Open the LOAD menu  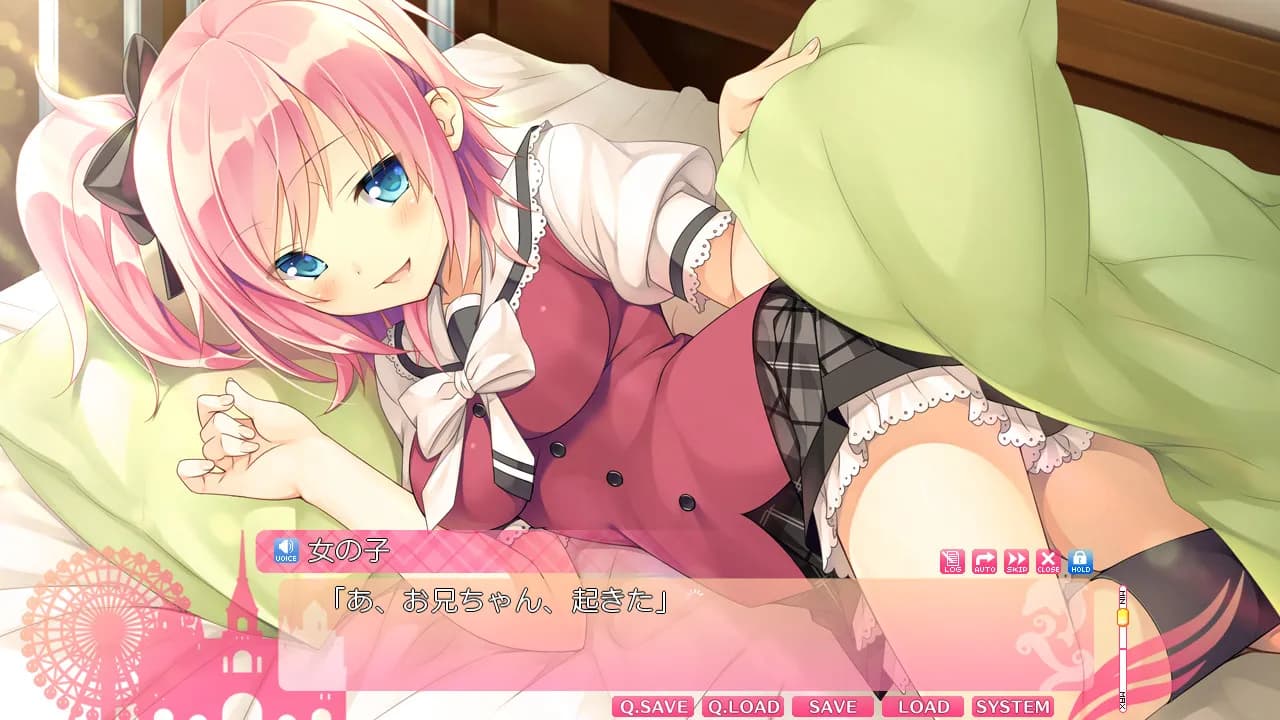click(923, 707)
